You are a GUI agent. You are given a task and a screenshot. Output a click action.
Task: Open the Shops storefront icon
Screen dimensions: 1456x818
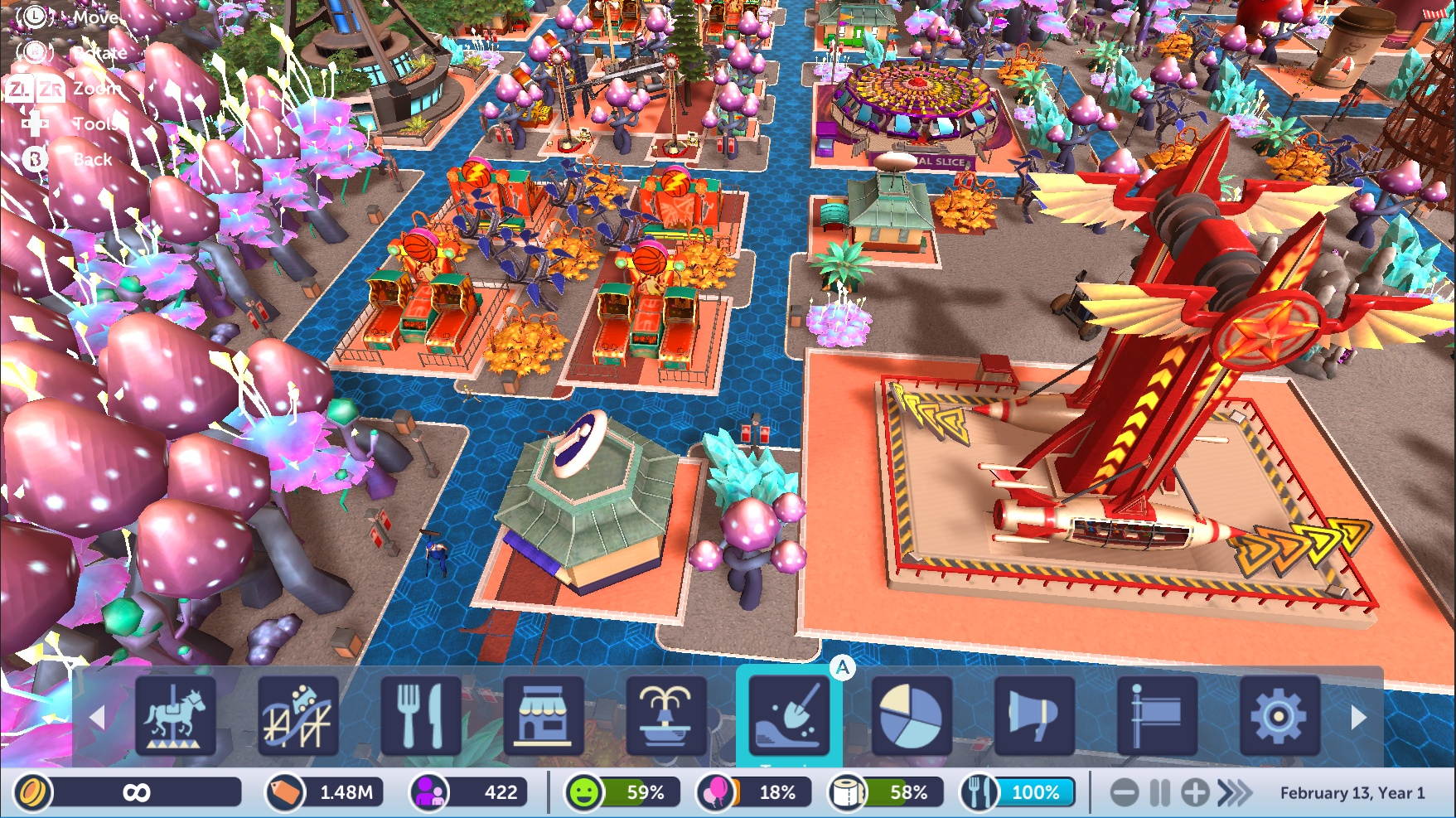pos(543,718)
